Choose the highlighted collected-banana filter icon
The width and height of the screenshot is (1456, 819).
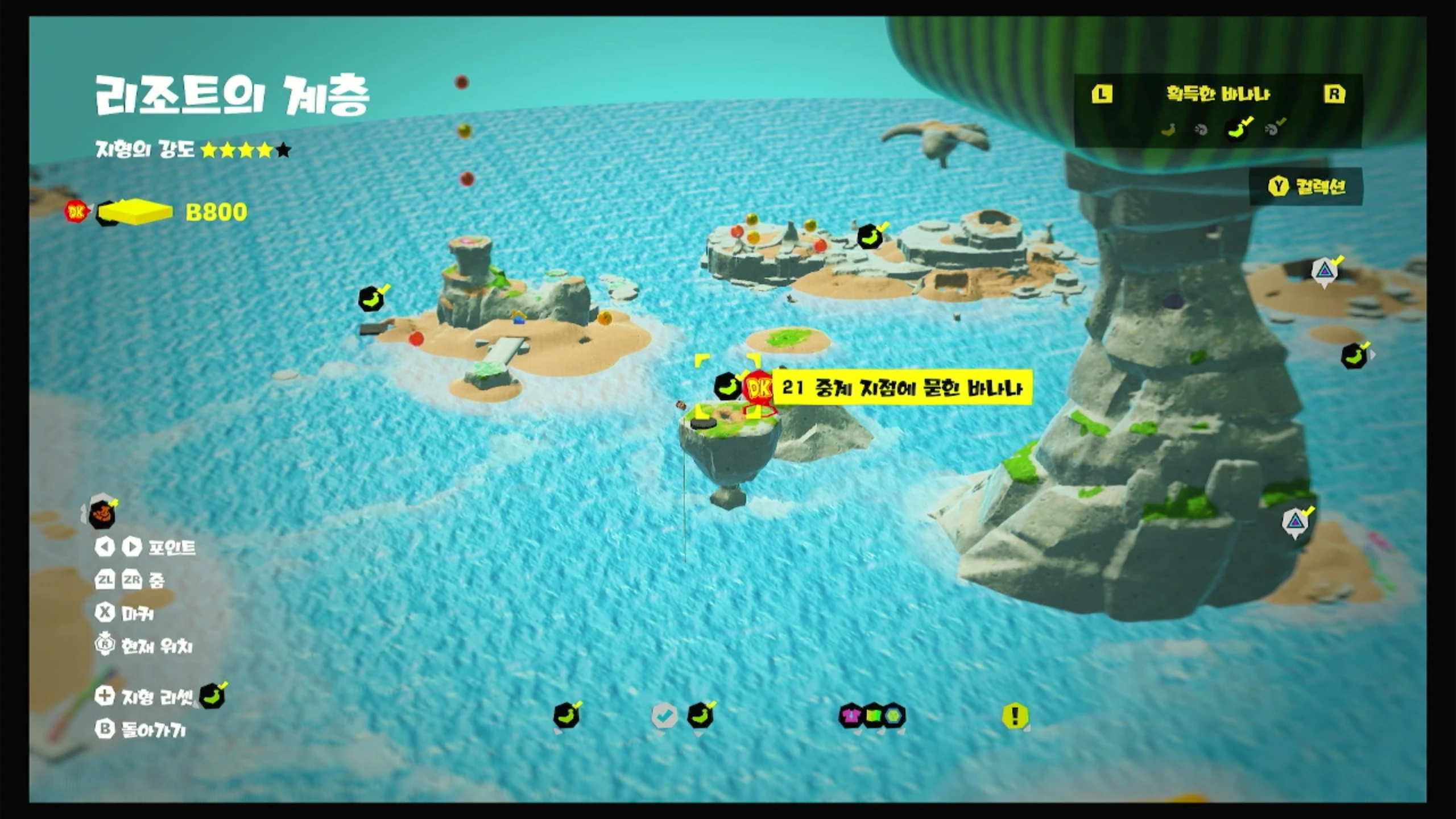point(1238,129)
